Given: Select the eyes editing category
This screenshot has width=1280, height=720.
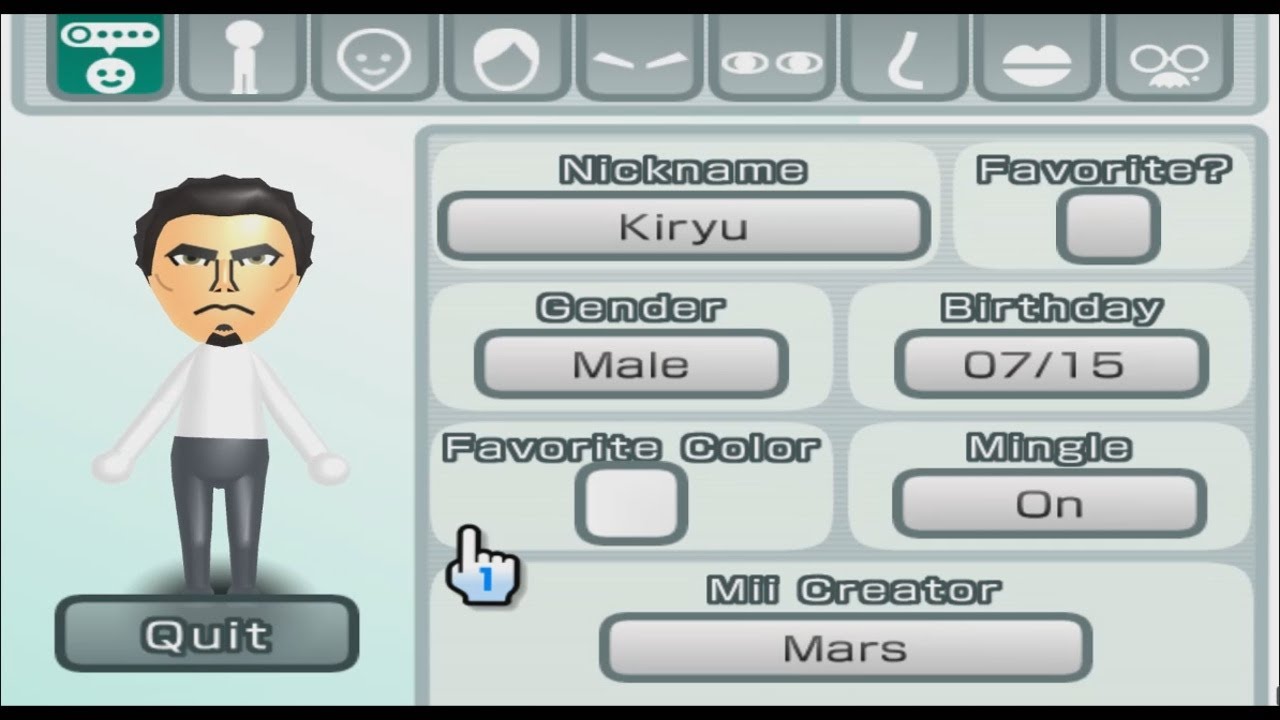Looking at the screenshot, I should coord(770,58).
